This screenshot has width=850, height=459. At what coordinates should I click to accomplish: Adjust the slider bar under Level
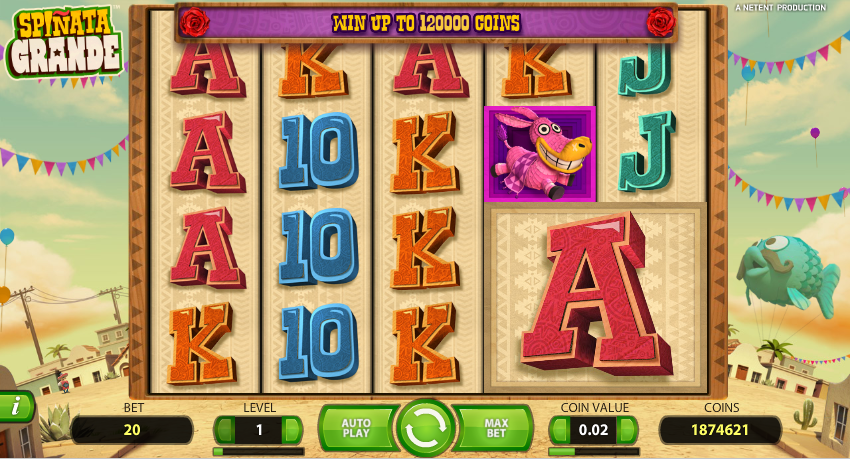258,451
